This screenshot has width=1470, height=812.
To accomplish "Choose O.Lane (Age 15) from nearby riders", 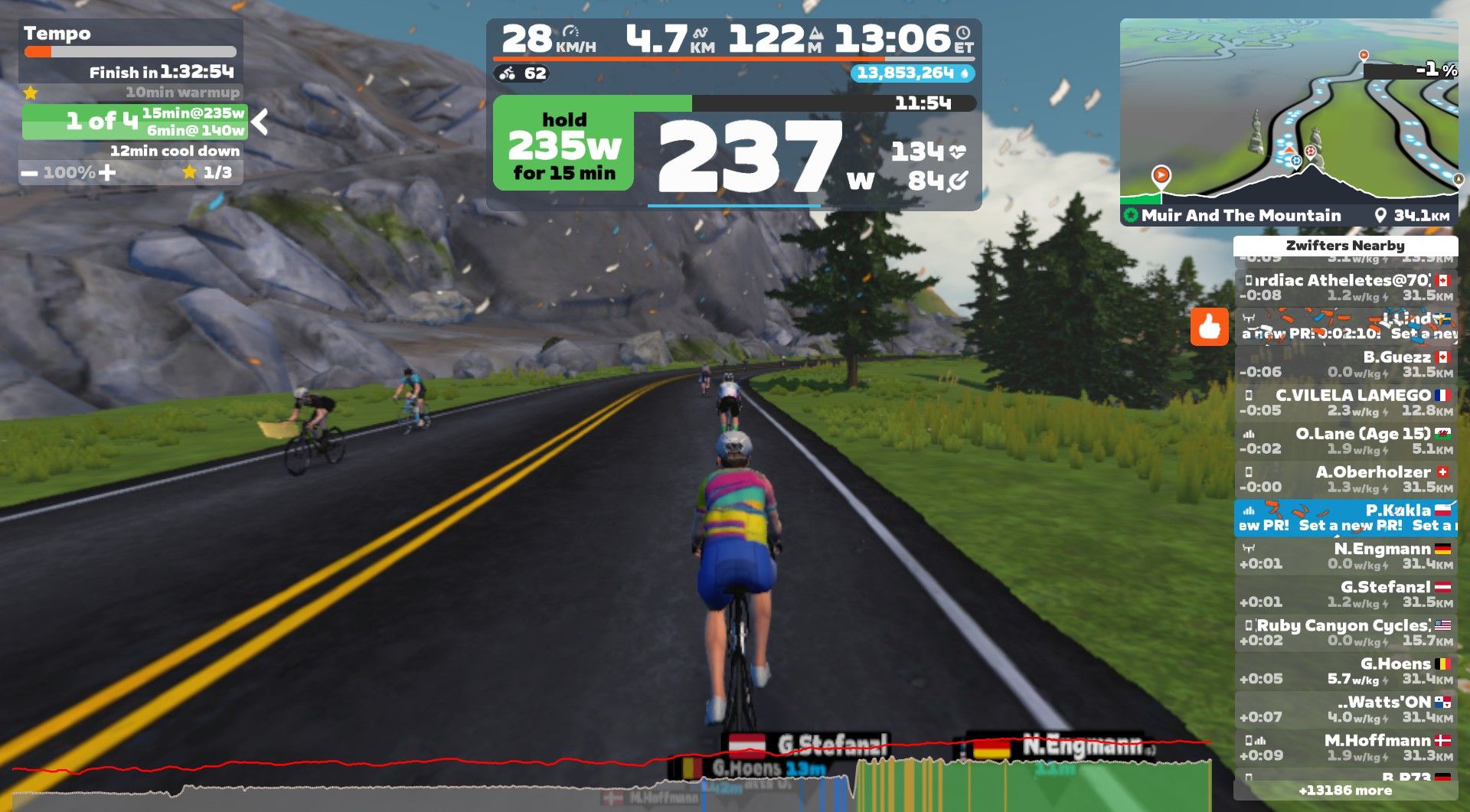I will (x=1345, y=441).
